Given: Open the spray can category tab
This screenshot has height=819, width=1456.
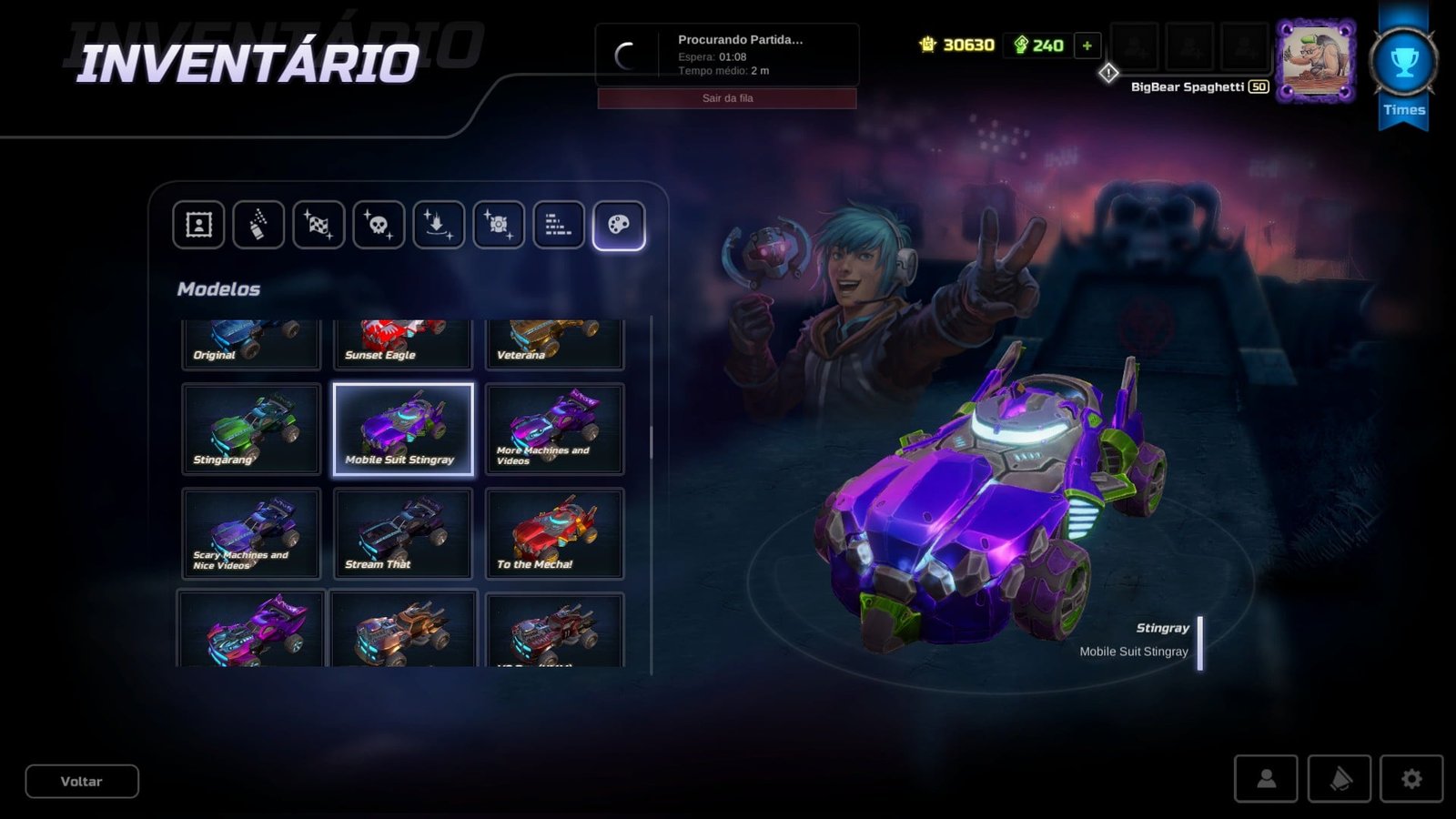Looking at the screenshot, I should coord(258,225).
